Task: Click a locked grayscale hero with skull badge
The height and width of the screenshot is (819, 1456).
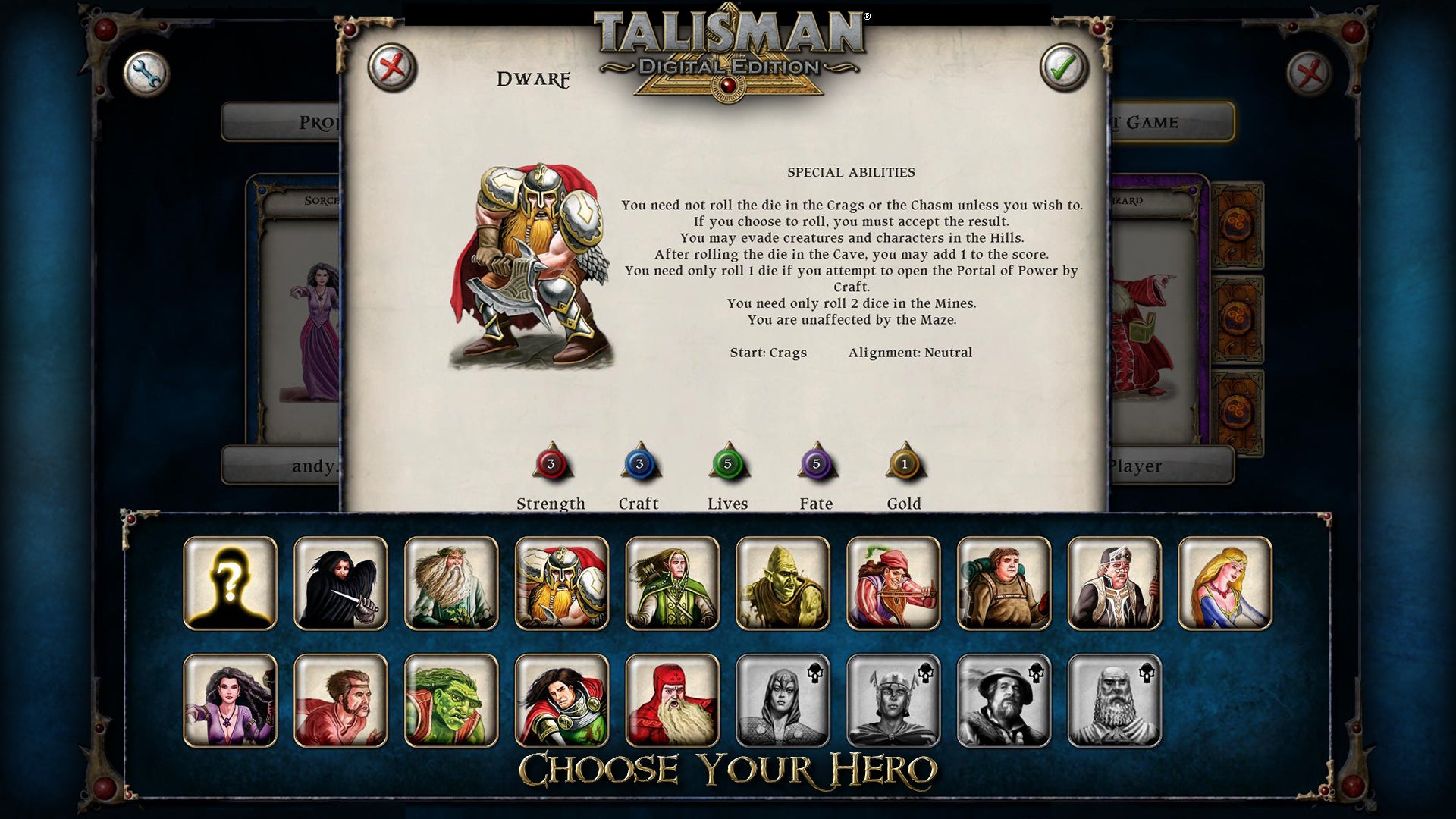Action: coord(783,699)
